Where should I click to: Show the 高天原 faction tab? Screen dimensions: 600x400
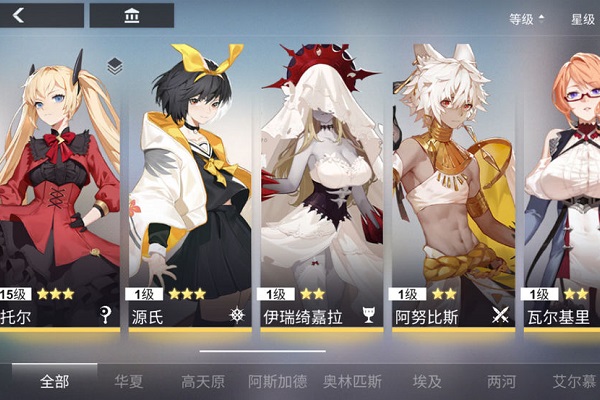pyautogui.click(x=203, y=381)
